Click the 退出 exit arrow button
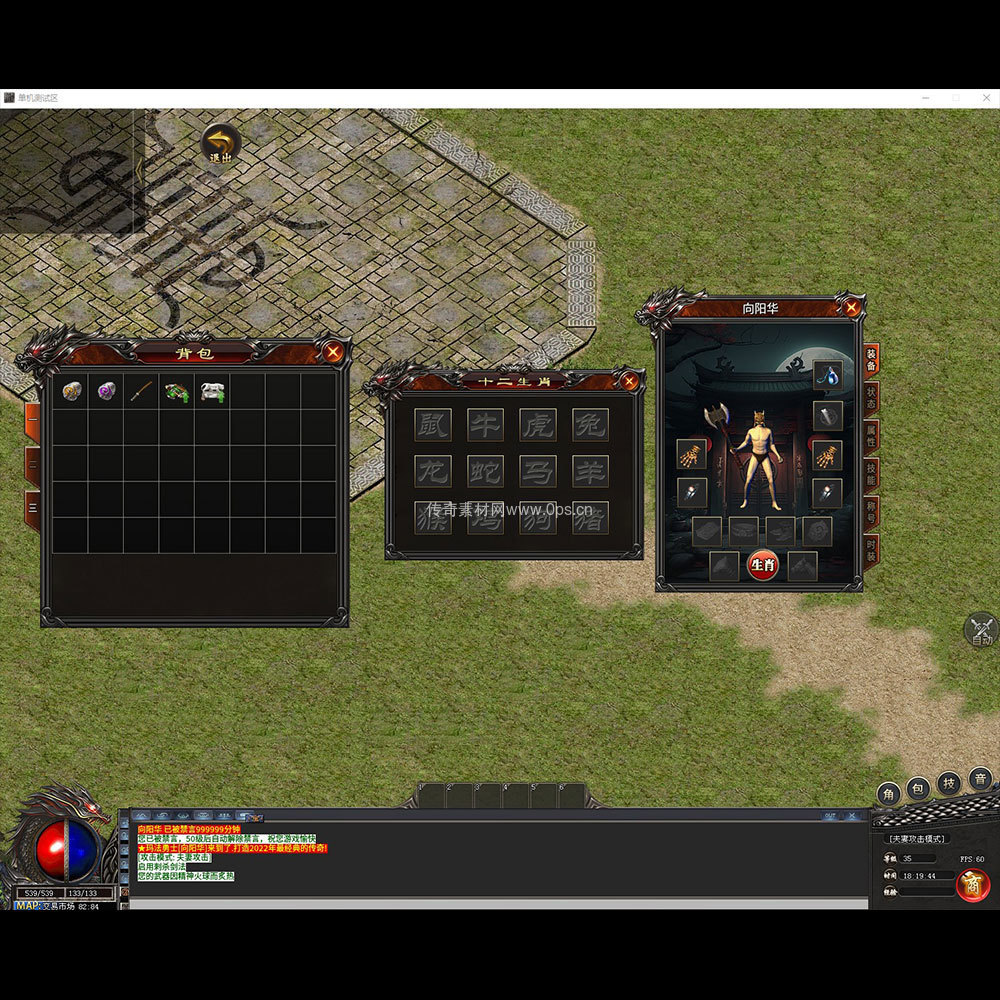 tap(220, 142)
